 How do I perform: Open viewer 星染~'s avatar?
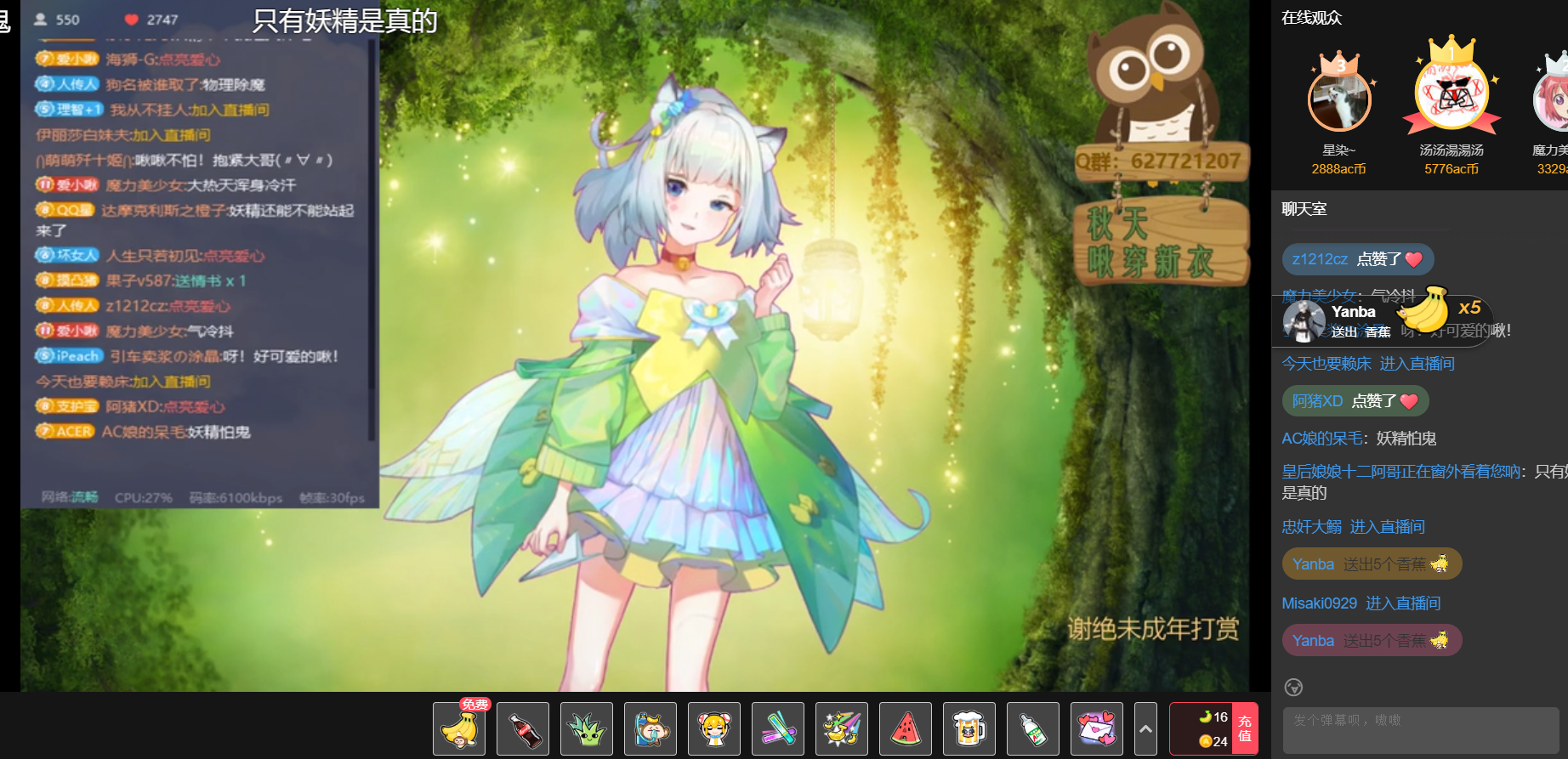pos(1339,100)
